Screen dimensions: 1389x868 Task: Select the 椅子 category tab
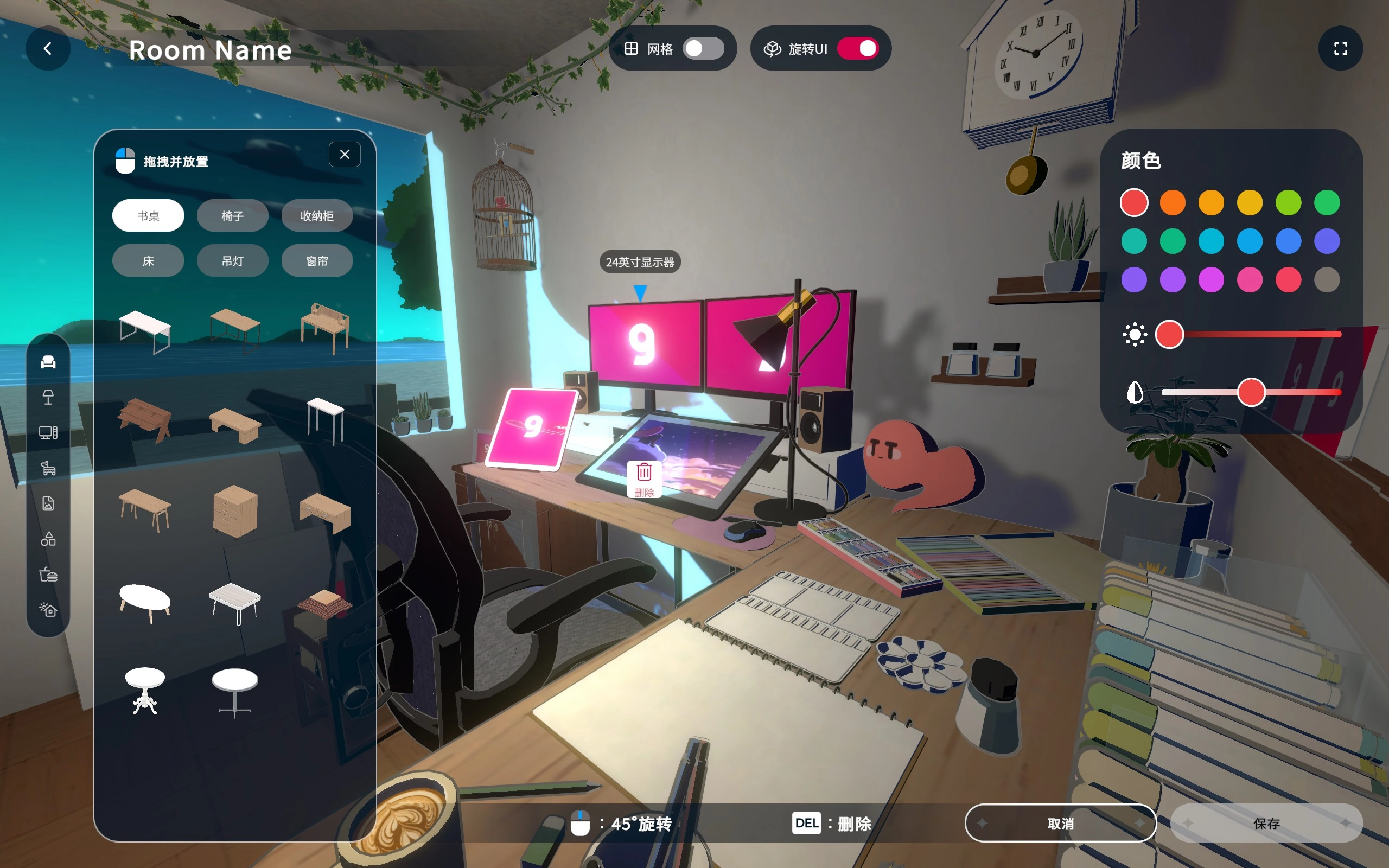pyautogui.click(x=232, y=216)
